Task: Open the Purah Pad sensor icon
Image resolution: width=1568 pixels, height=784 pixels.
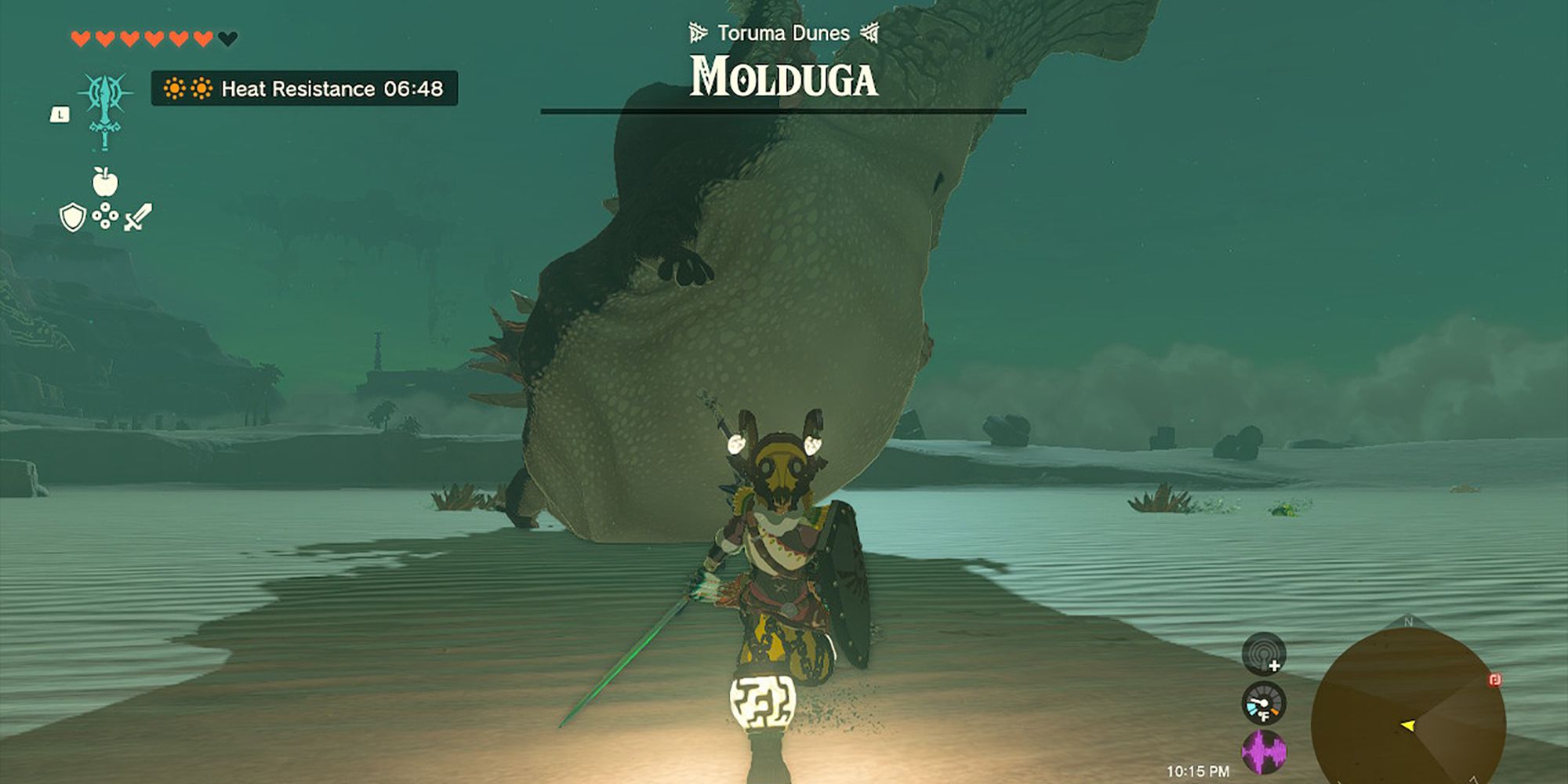Action: click(1264, 654)
